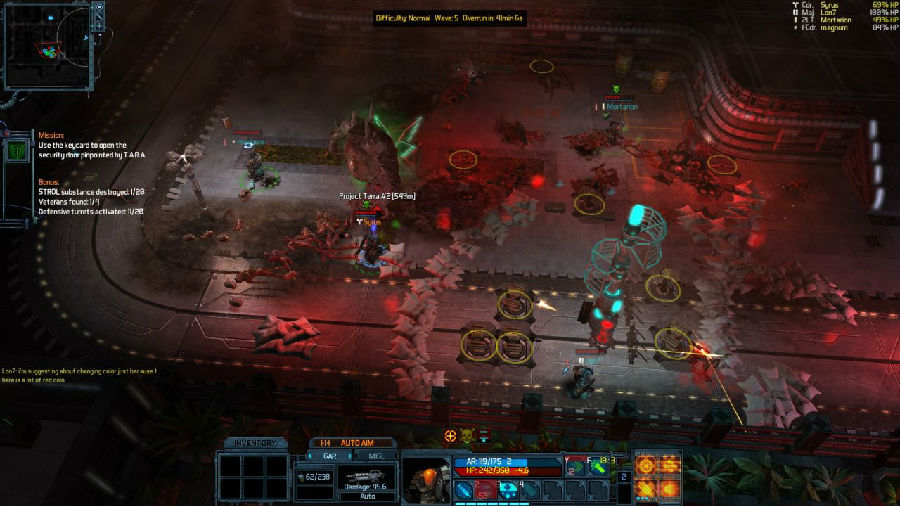Activate the red glowing ability icon
Screen dimensions: 900x506
[484, 489]
